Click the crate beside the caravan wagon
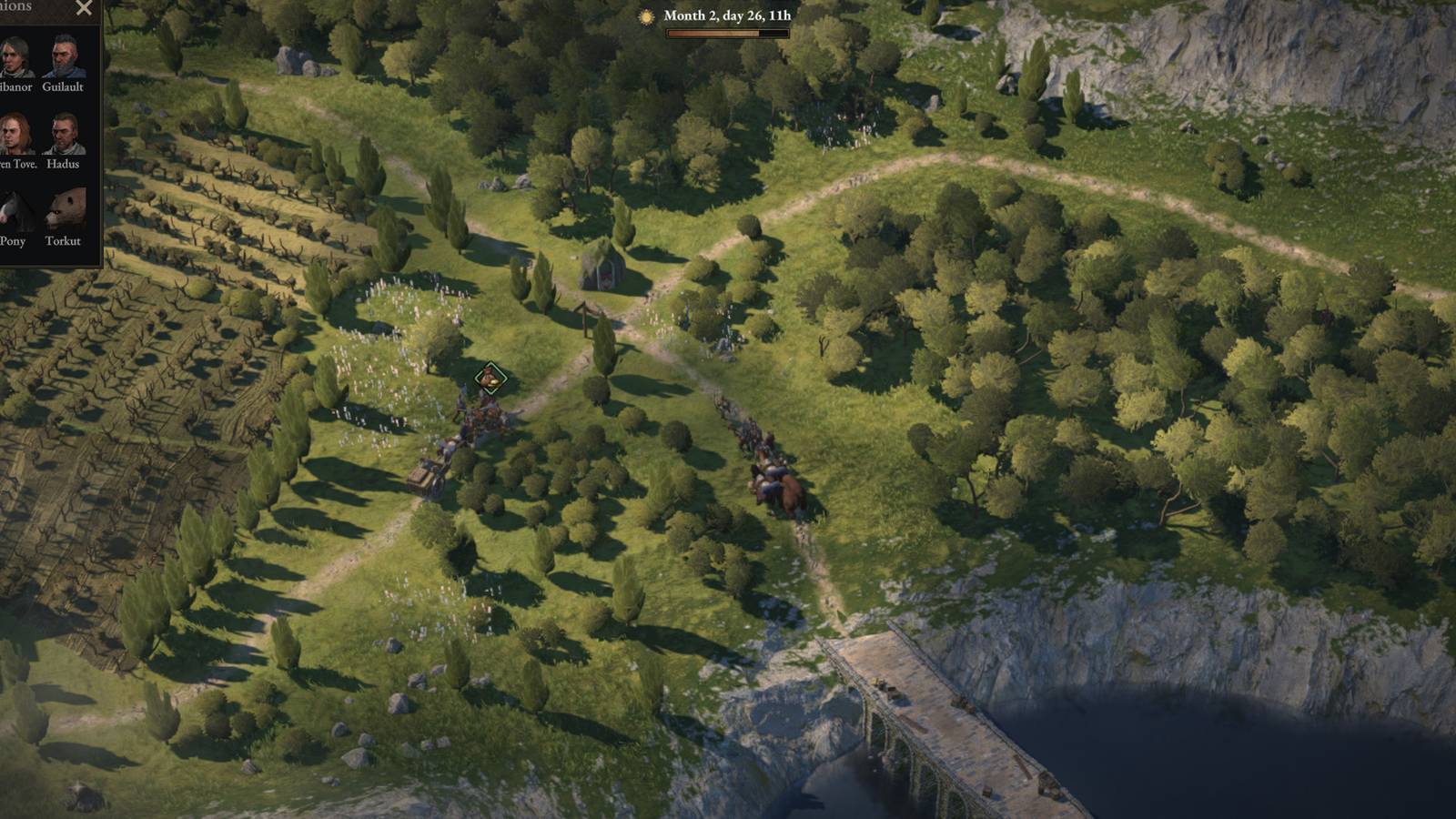The image size is (1456, 819). (420, 475)
